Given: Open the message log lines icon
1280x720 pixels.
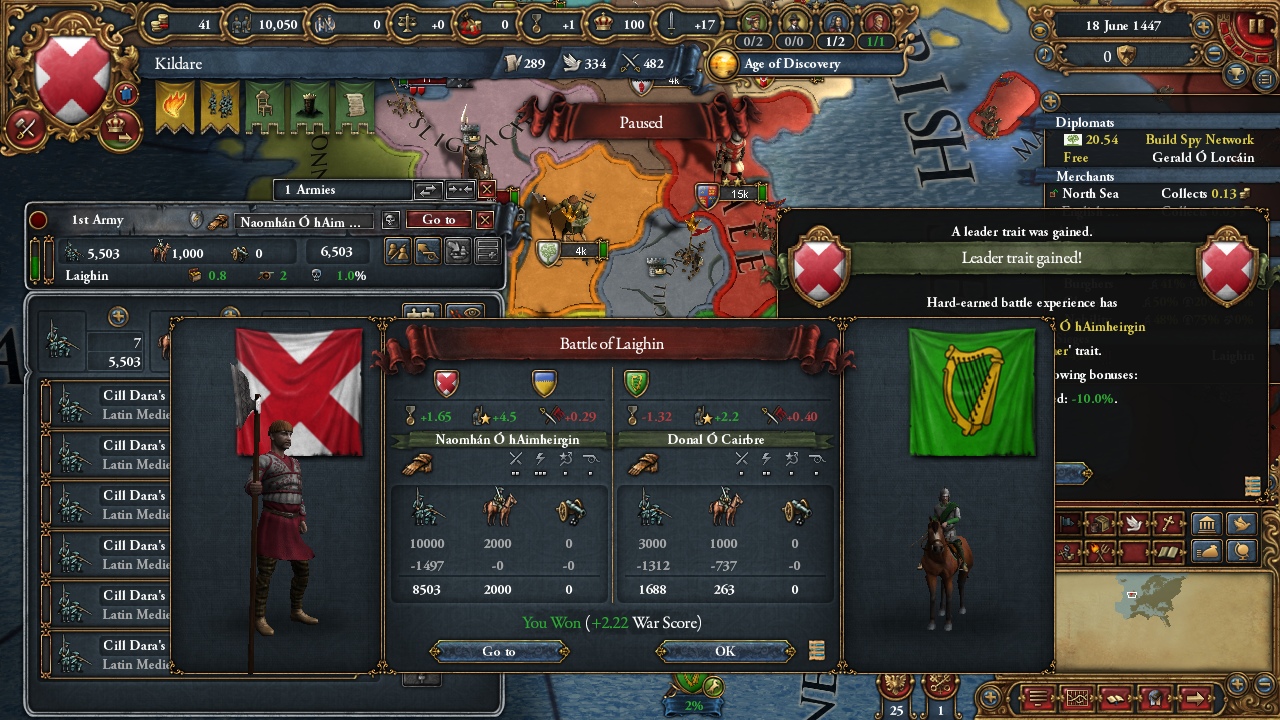Looking at the screenshot, I should [x=1040, y=696].
